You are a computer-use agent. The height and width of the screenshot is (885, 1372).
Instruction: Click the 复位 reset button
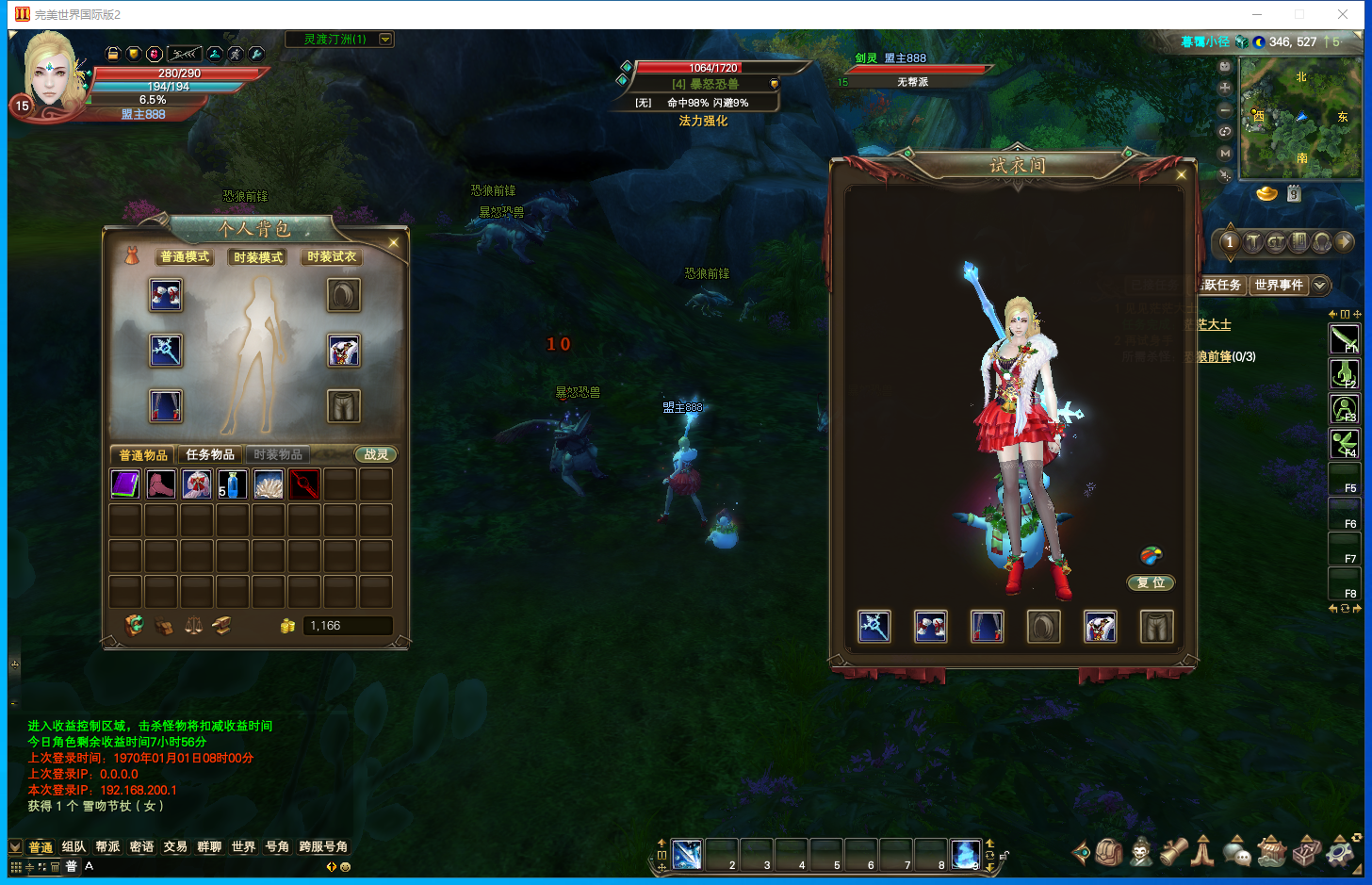click(1151, 582)
